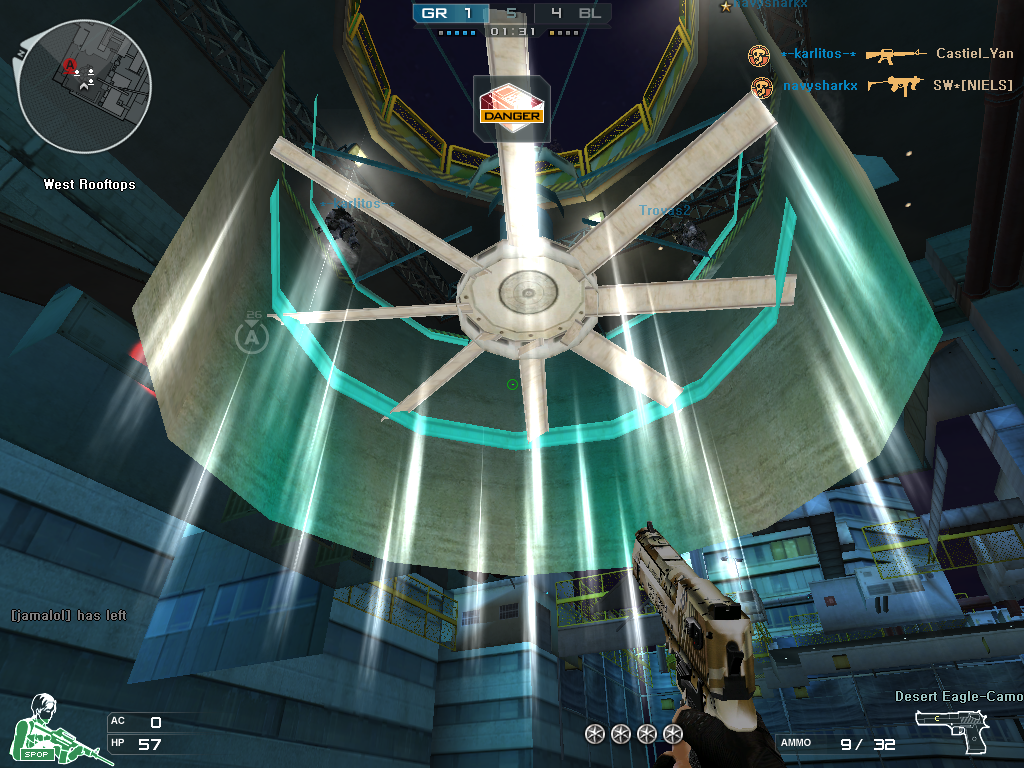This screenshot has height=768, width=1024.
Task: Click the circular minimap
Action: tap(84, 86)
